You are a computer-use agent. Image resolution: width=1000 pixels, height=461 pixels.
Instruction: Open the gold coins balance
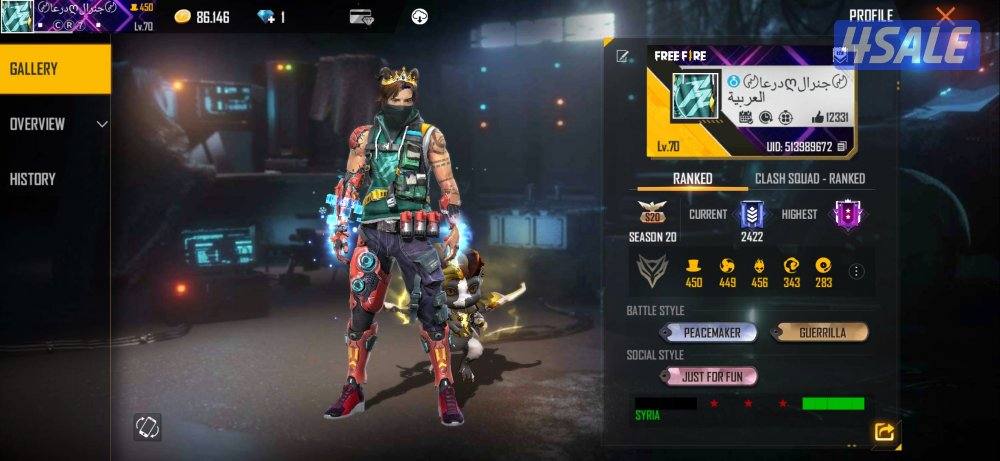202,17
